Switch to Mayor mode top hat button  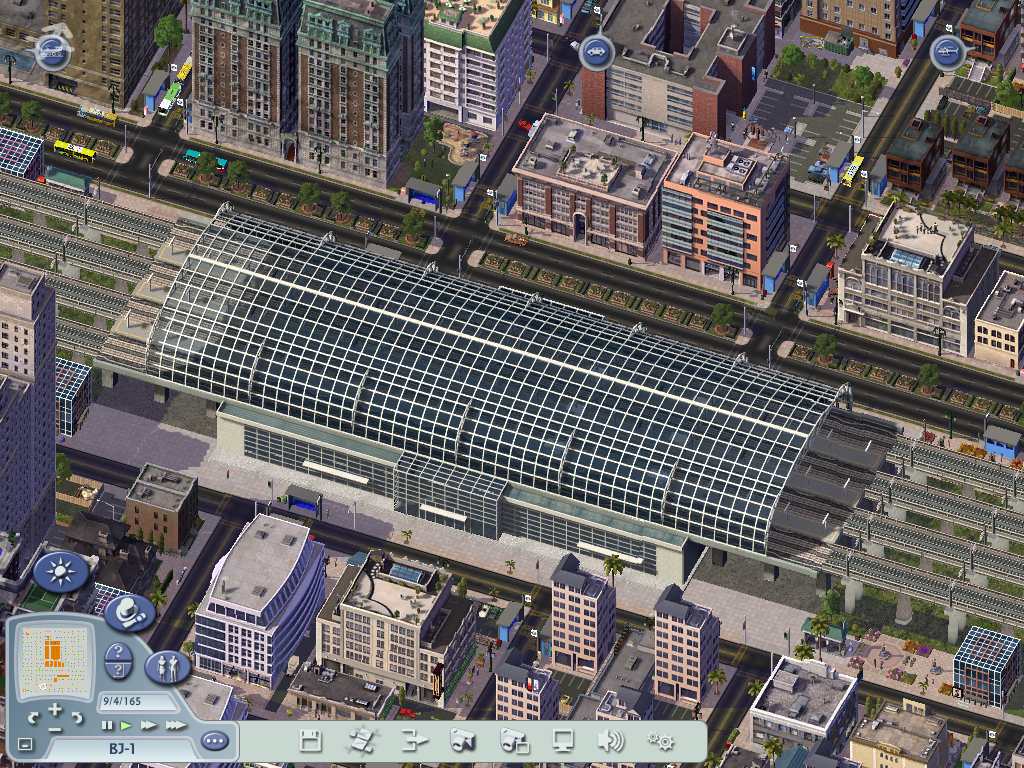129,612
